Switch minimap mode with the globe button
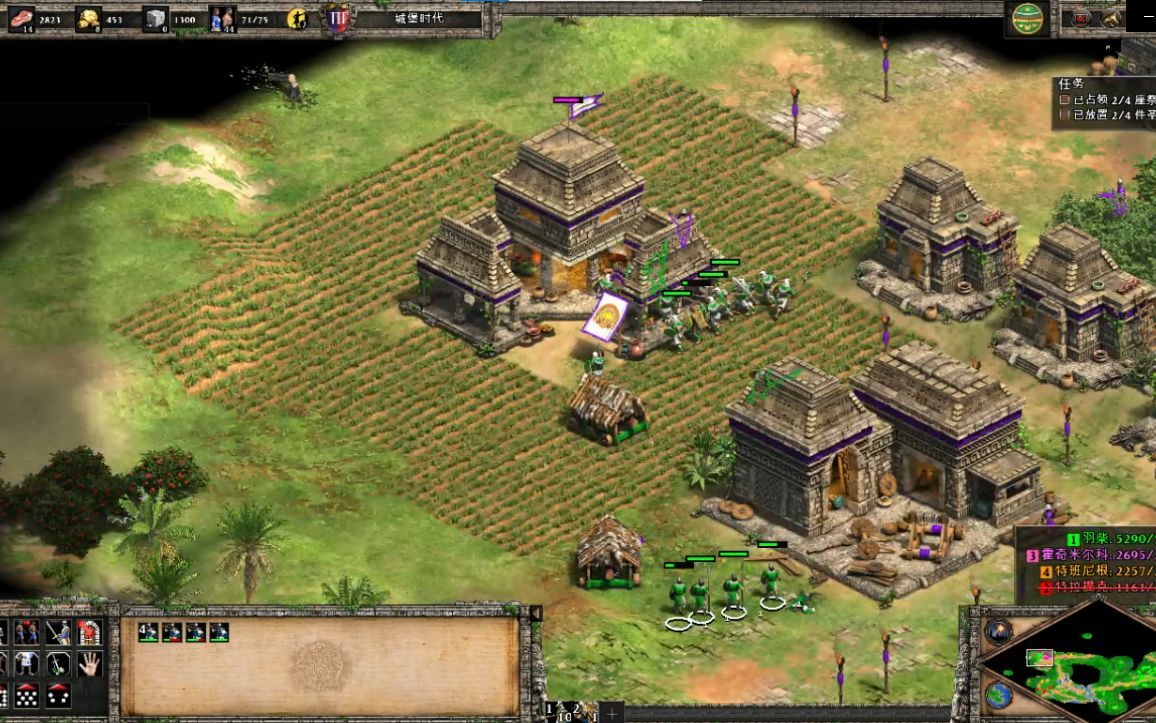 click(997, 695)
